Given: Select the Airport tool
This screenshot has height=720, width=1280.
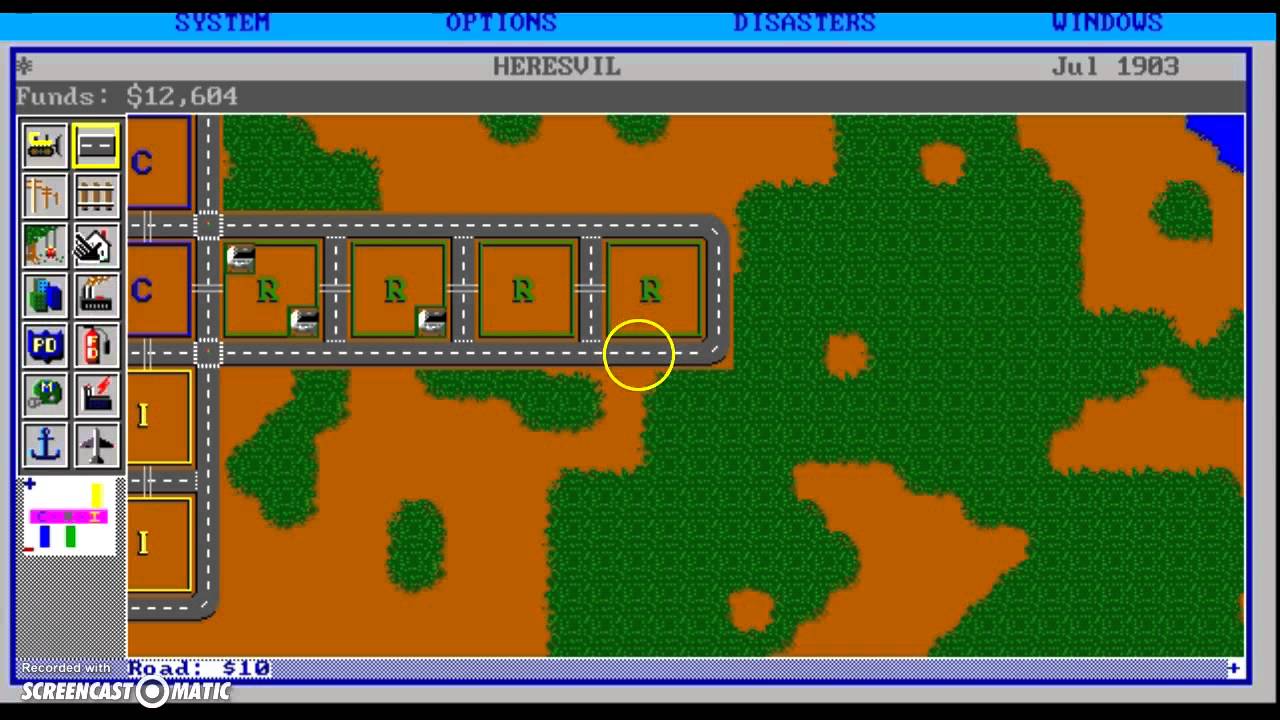Looking at the screenshot, I should 95,445.
